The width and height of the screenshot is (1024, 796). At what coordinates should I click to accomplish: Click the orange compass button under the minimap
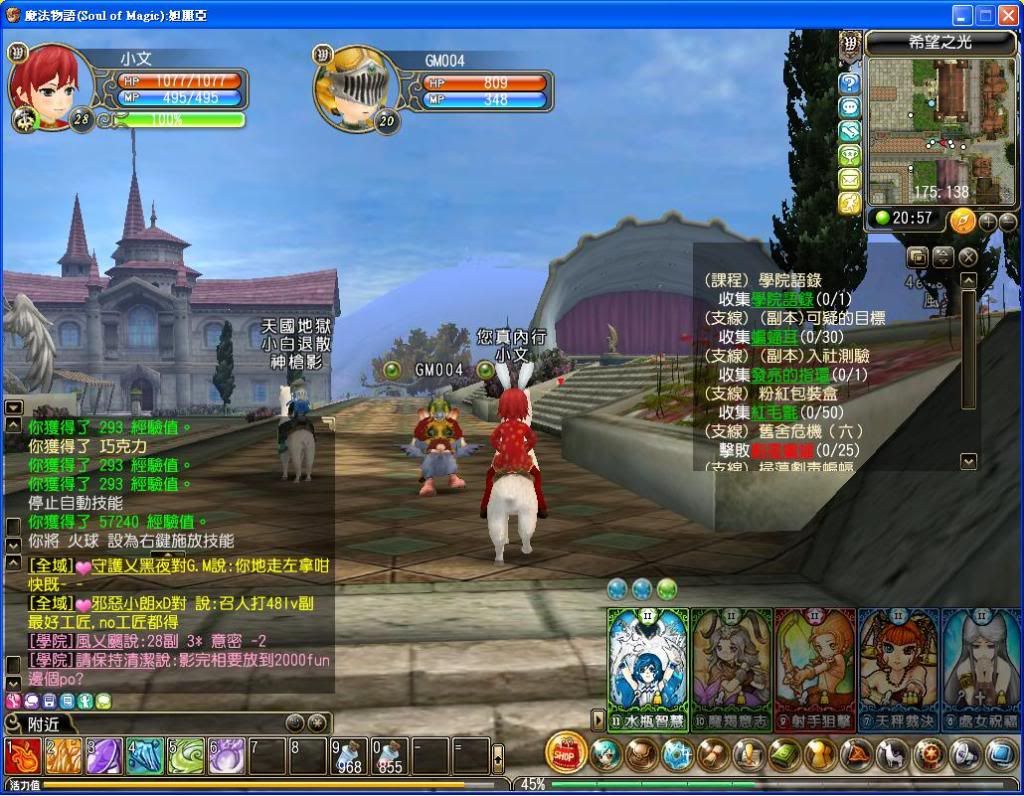[962, 221]
